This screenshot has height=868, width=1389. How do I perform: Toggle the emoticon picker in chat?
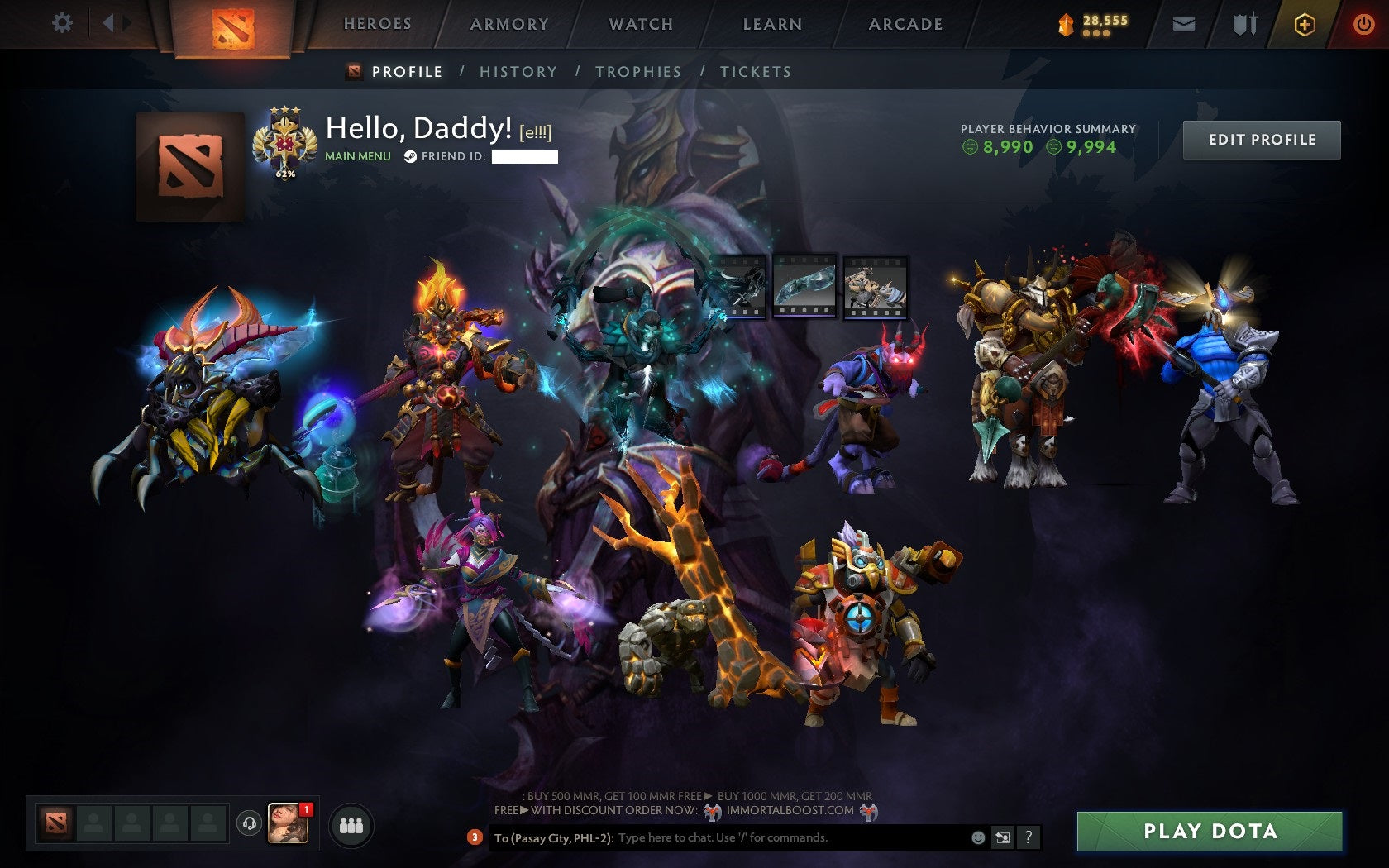pos(980,837)
